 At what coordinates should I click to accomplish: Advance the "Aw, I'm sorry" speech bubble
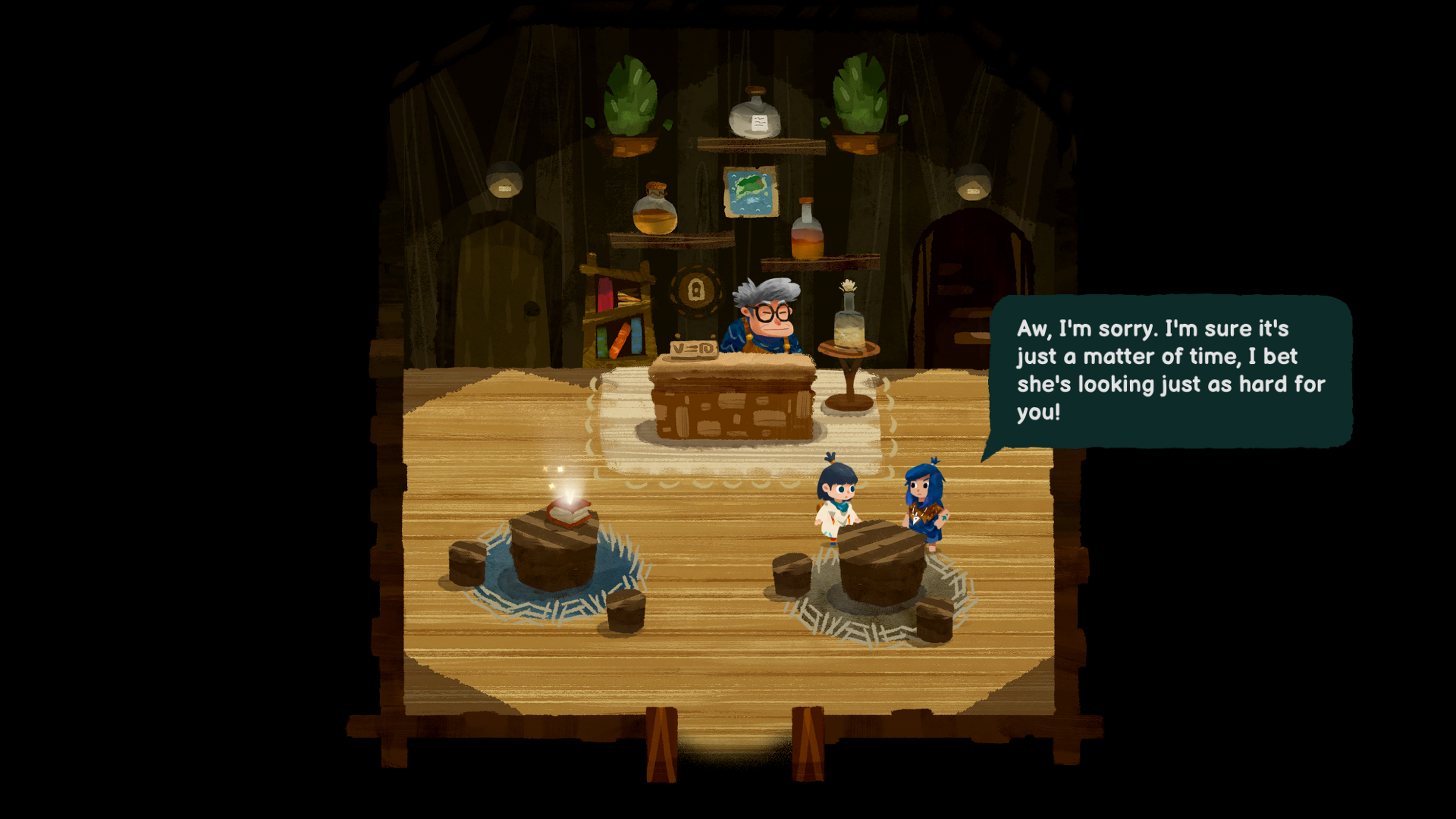(x=1170, y=371)
